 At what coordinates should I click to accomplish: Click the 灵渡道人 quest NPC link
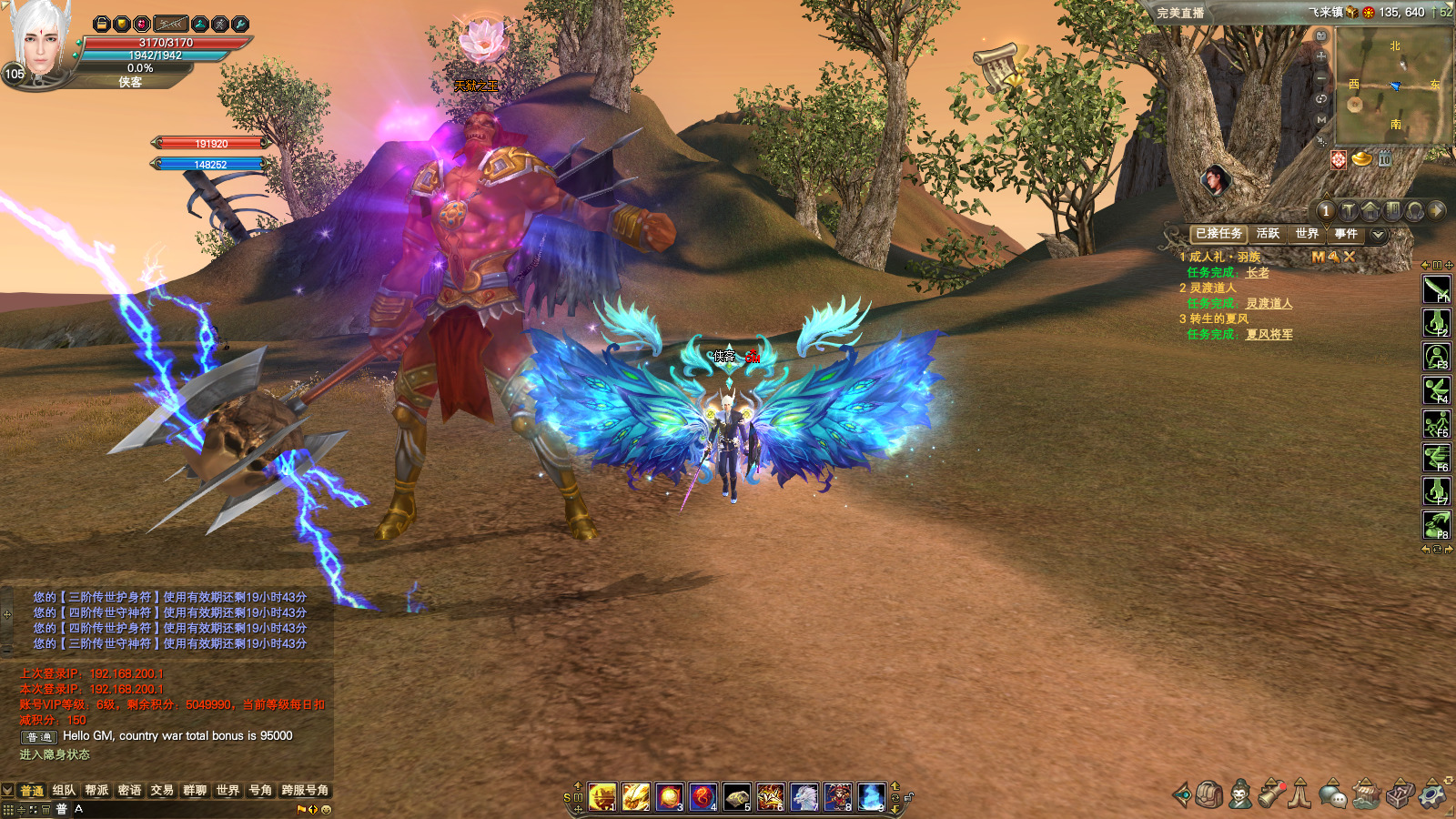coord(1269,304)
